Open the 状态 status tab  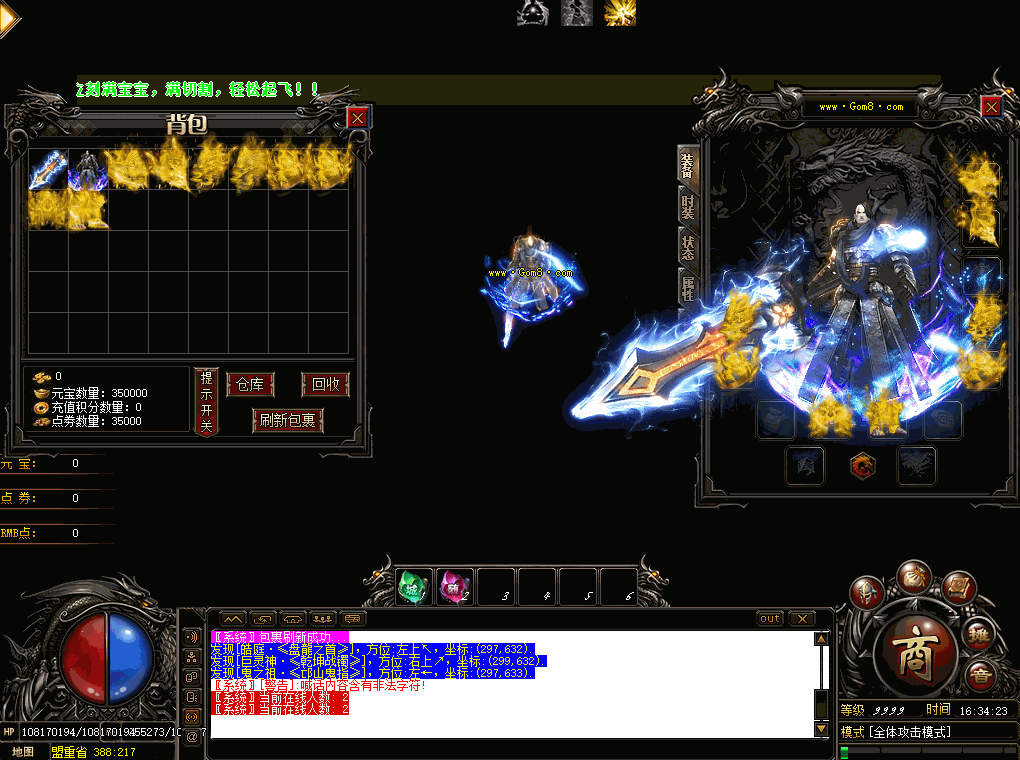pyautogui.click(x=688, y=249)
